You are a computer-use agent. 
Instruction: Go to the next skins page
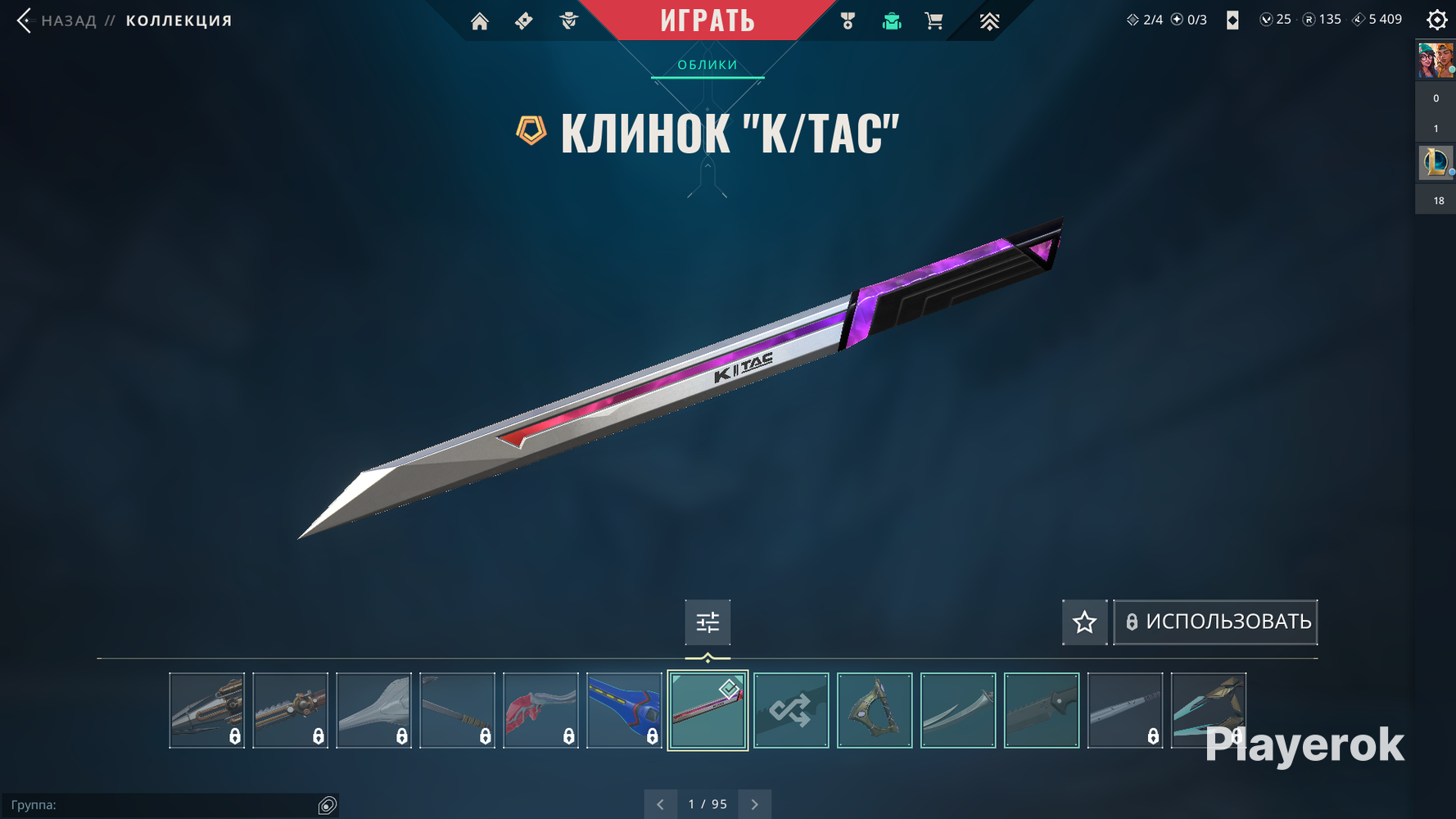[x=754, y=804]
